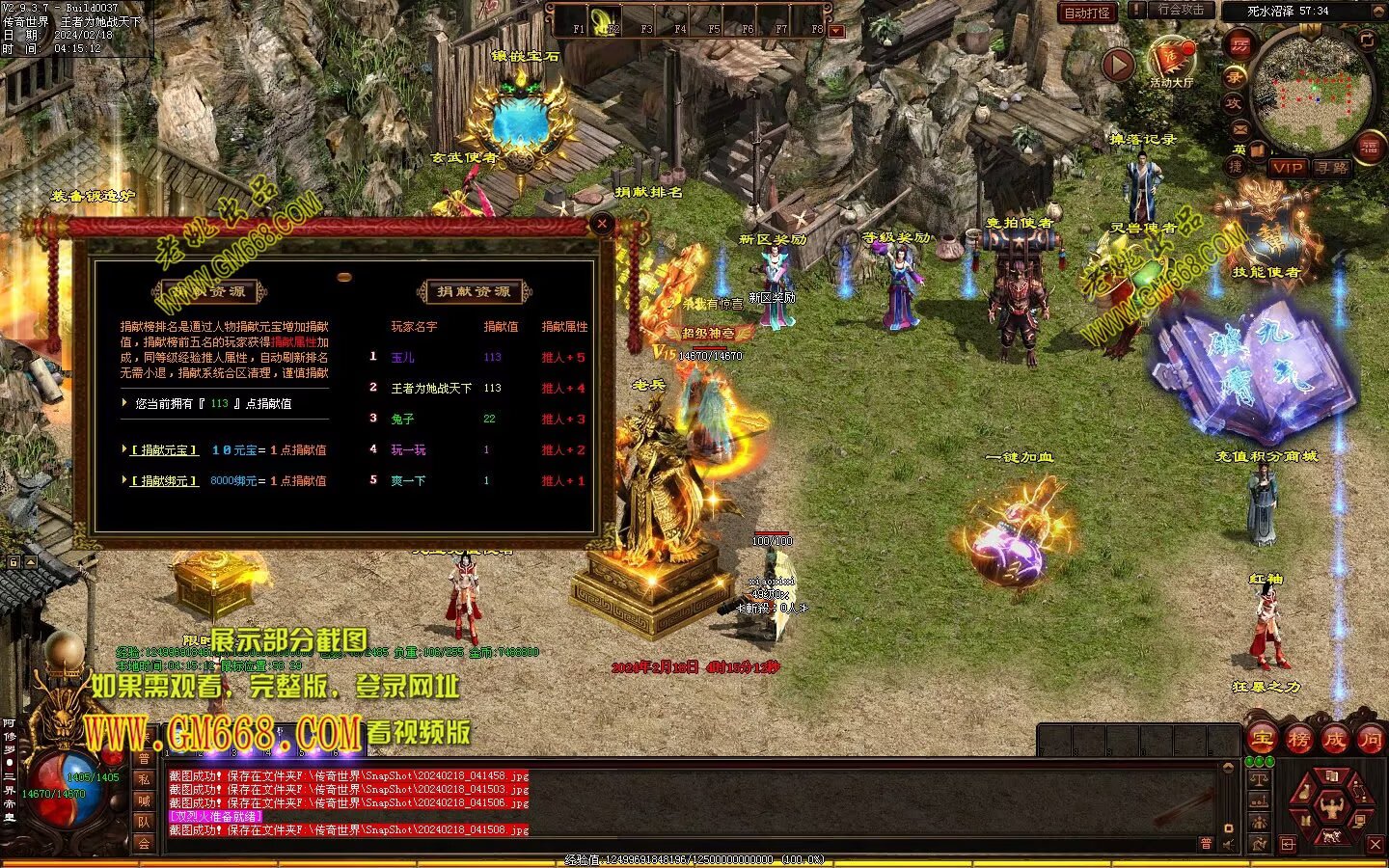Choose the 捐献元宝 donation link

pos(165,450)
